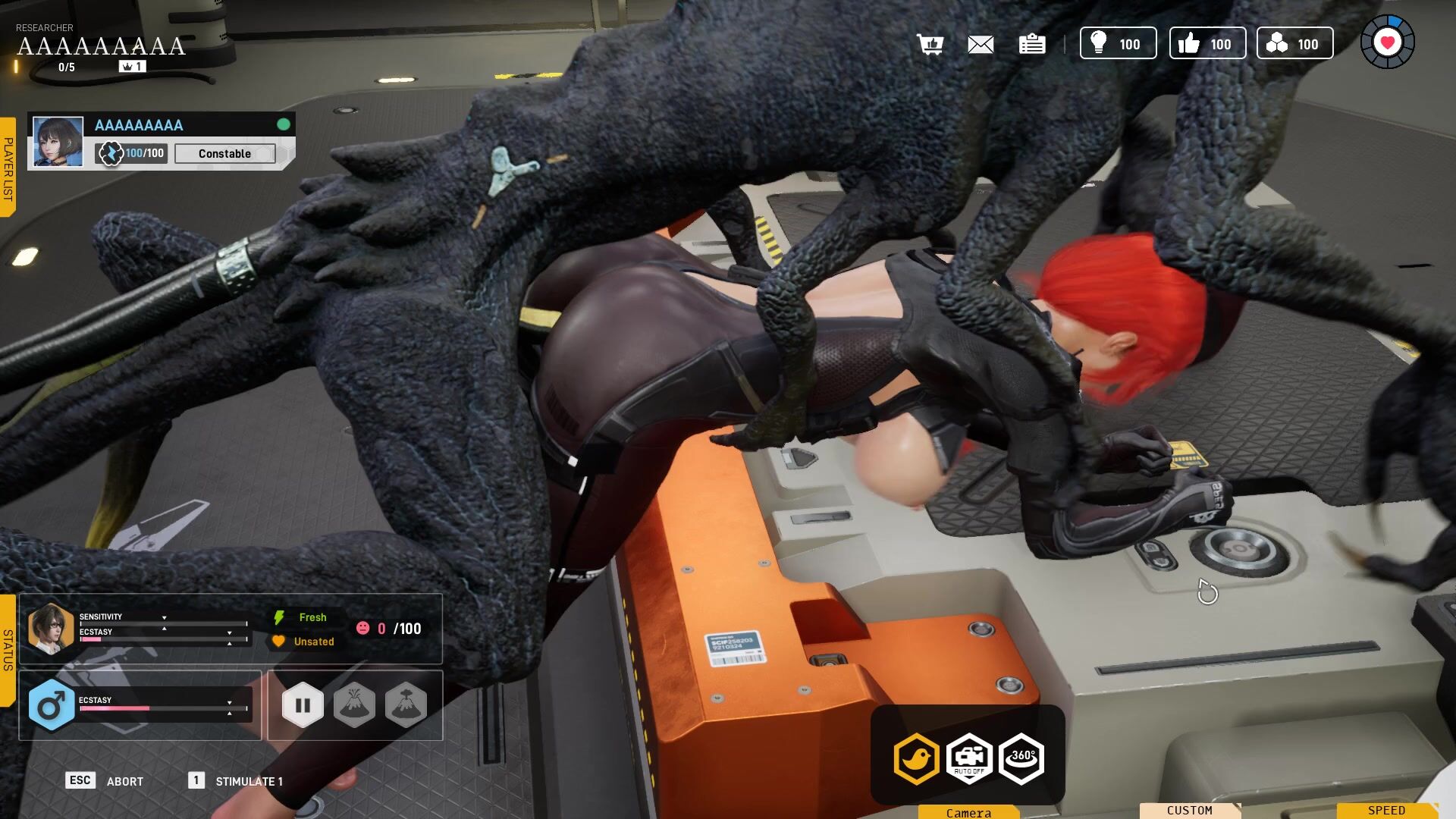Open the briefcase icon in top bar

1031,45
